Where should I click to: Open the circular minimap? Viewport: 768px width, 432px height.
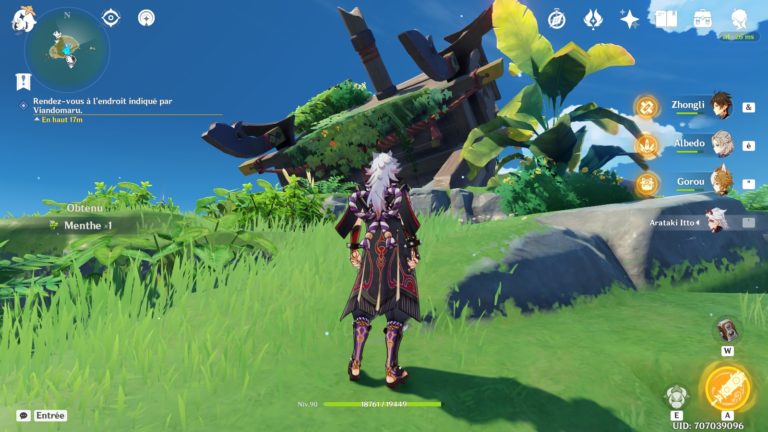(66, 49)
